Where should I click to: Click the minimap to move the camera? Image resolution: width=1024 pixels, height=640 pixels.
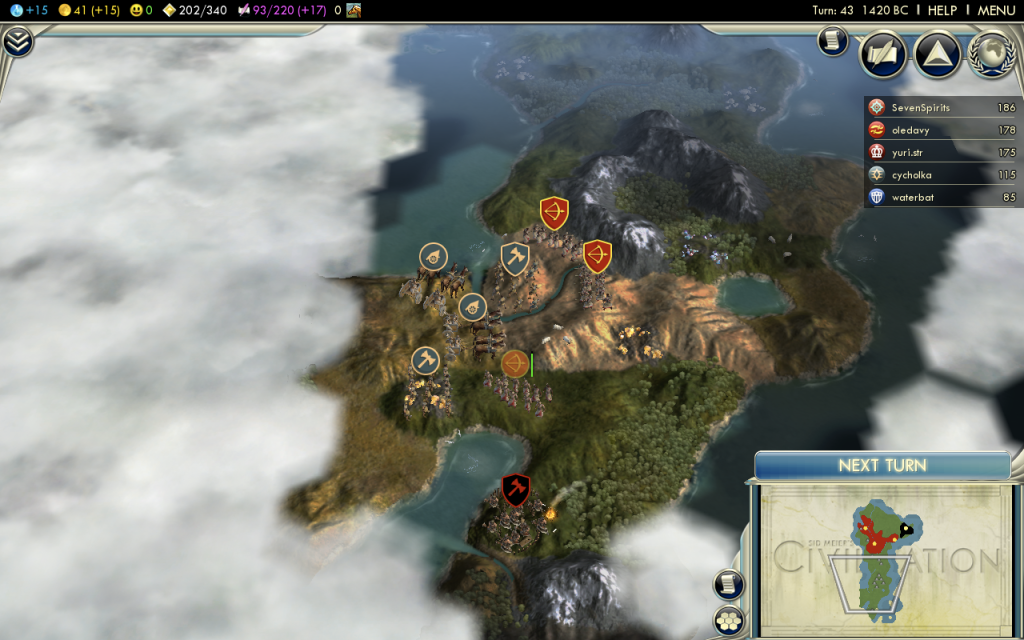tap(880, 560)
